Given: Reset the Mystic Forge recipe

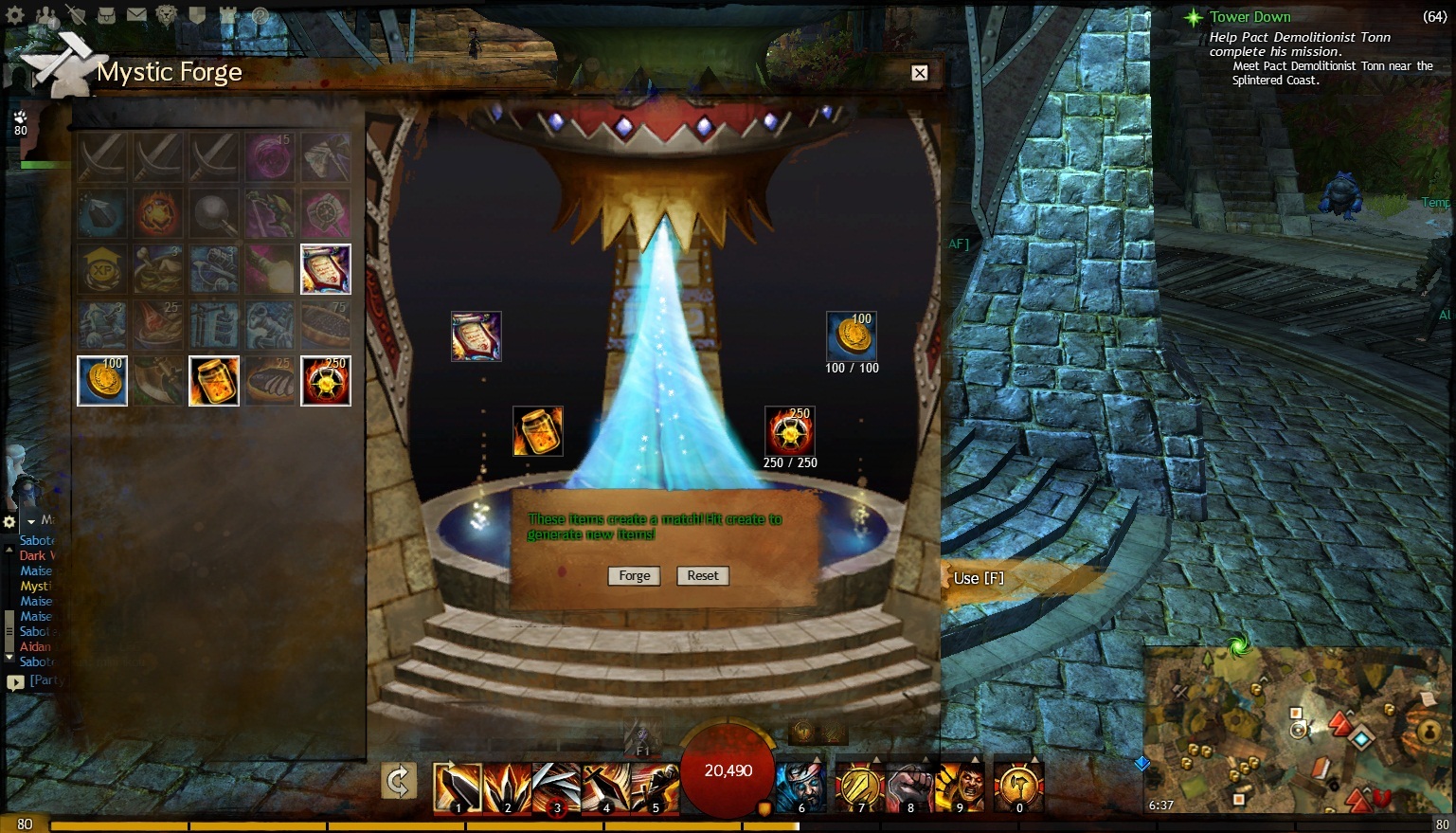Looking at the screenshot, I should [x=703, y=575].
